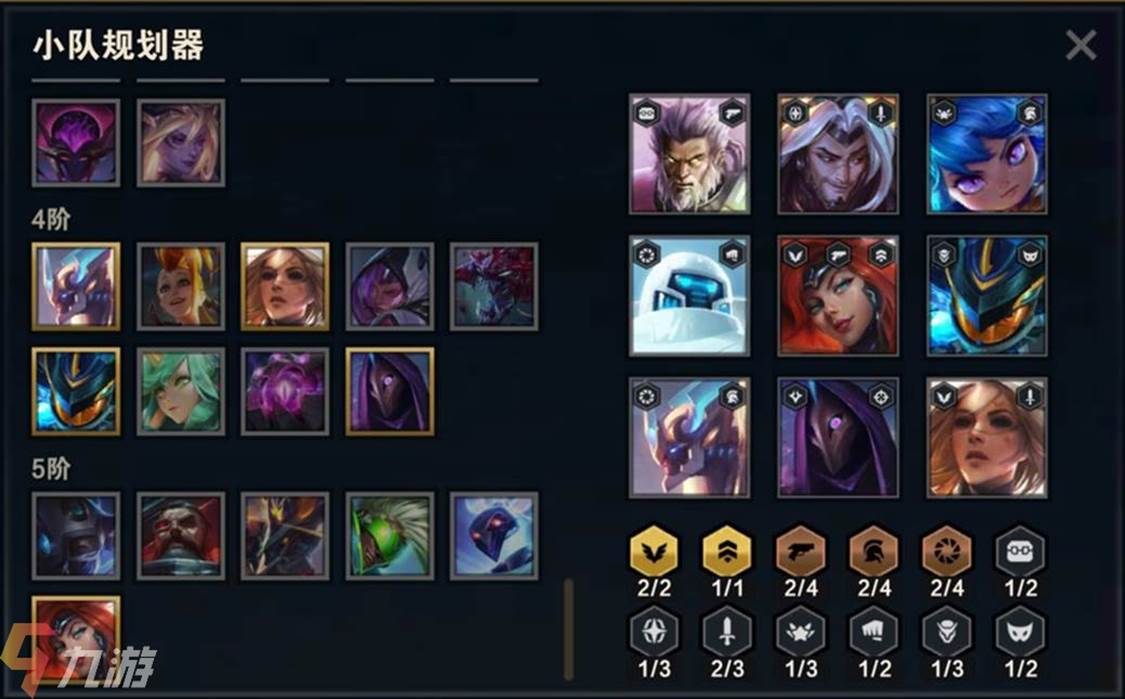1125x699 pixels.
Task: Choose the blue-haired girl with purple eyes
Action: click(x=987, y=154)
